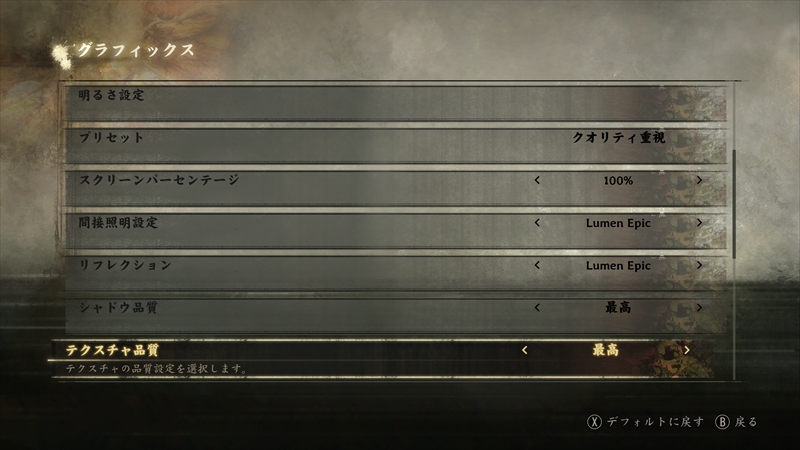
Task: Lower テクスチャ品質 with left arrow
Action: point(525,350)
